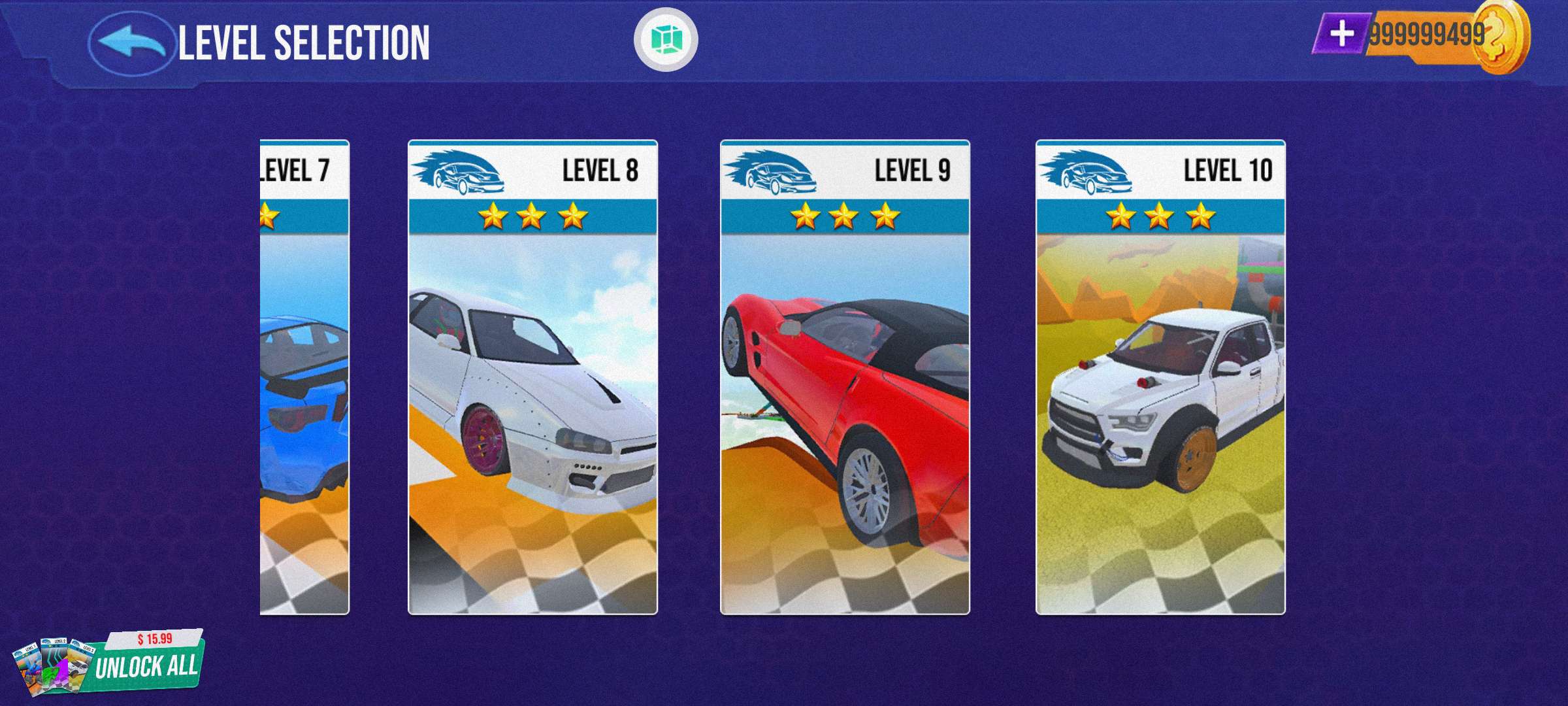Choose the Level 9 red car card

point(845,377)
